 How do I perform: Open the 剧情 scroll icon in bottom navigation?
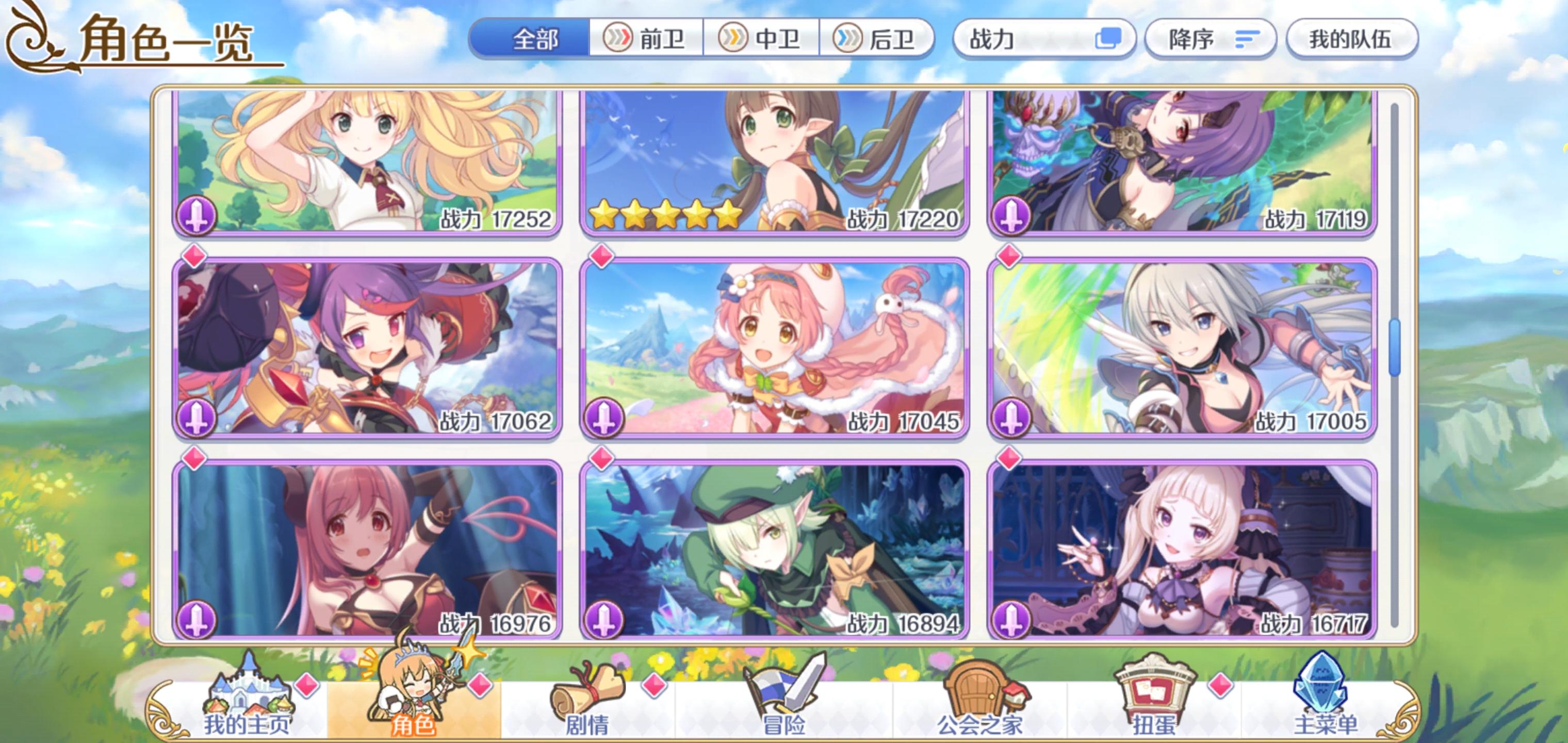589,690
